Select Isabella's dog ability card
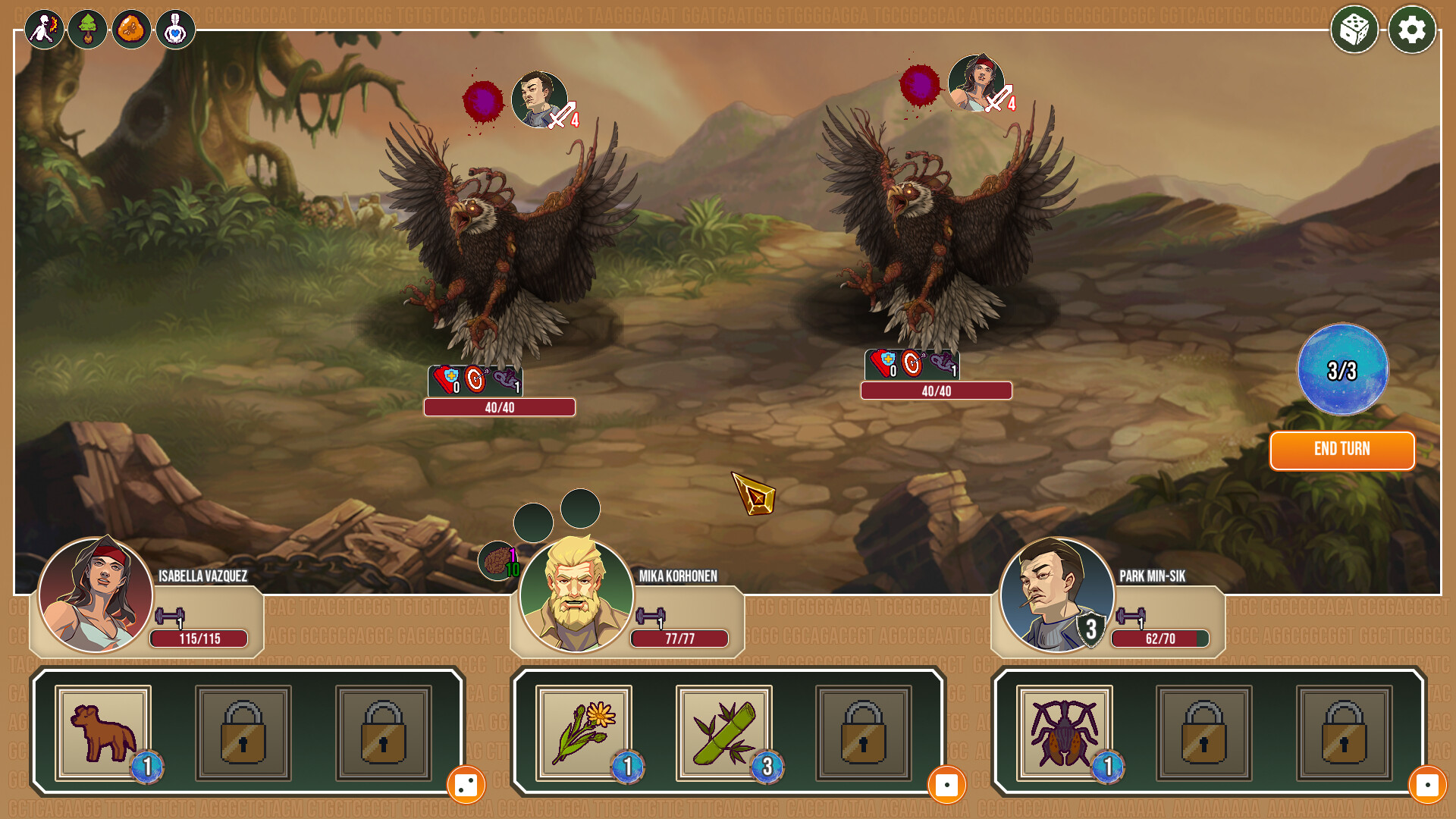Screen dimensions: 1456x819 click(x=103, y=733)
